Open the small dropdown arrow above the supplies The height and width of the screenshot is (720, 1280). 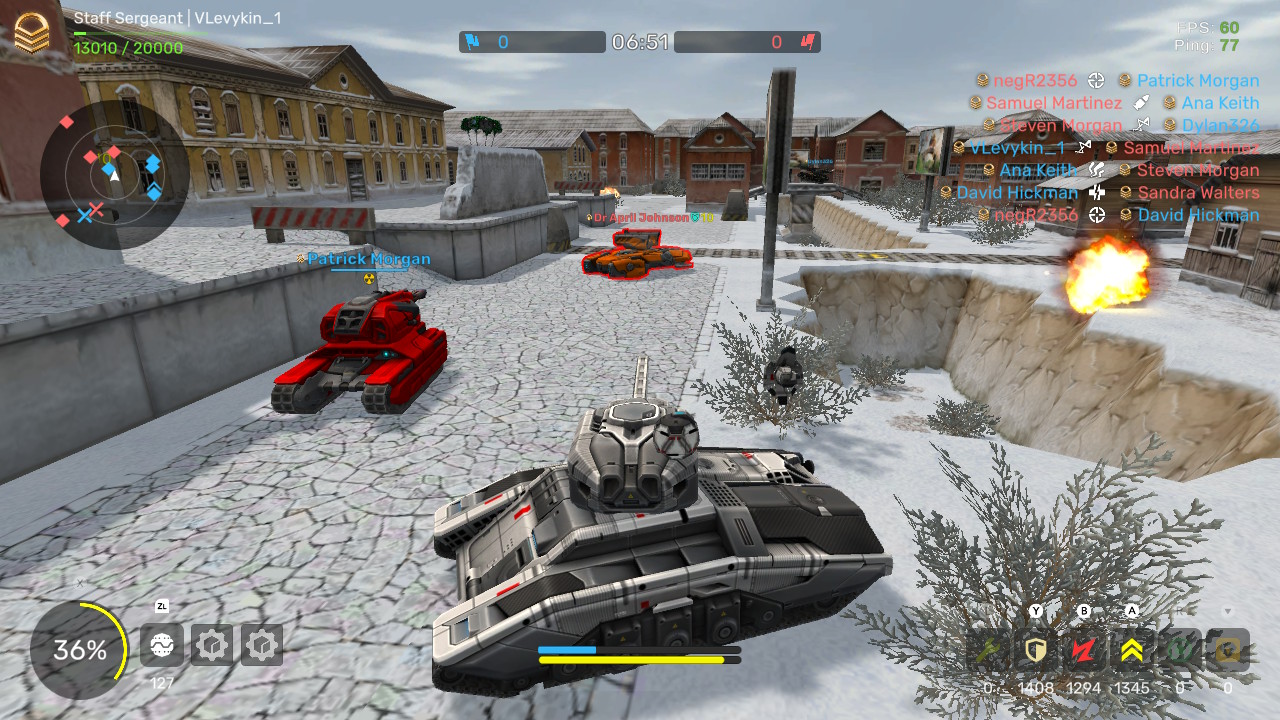(1227, 612)
